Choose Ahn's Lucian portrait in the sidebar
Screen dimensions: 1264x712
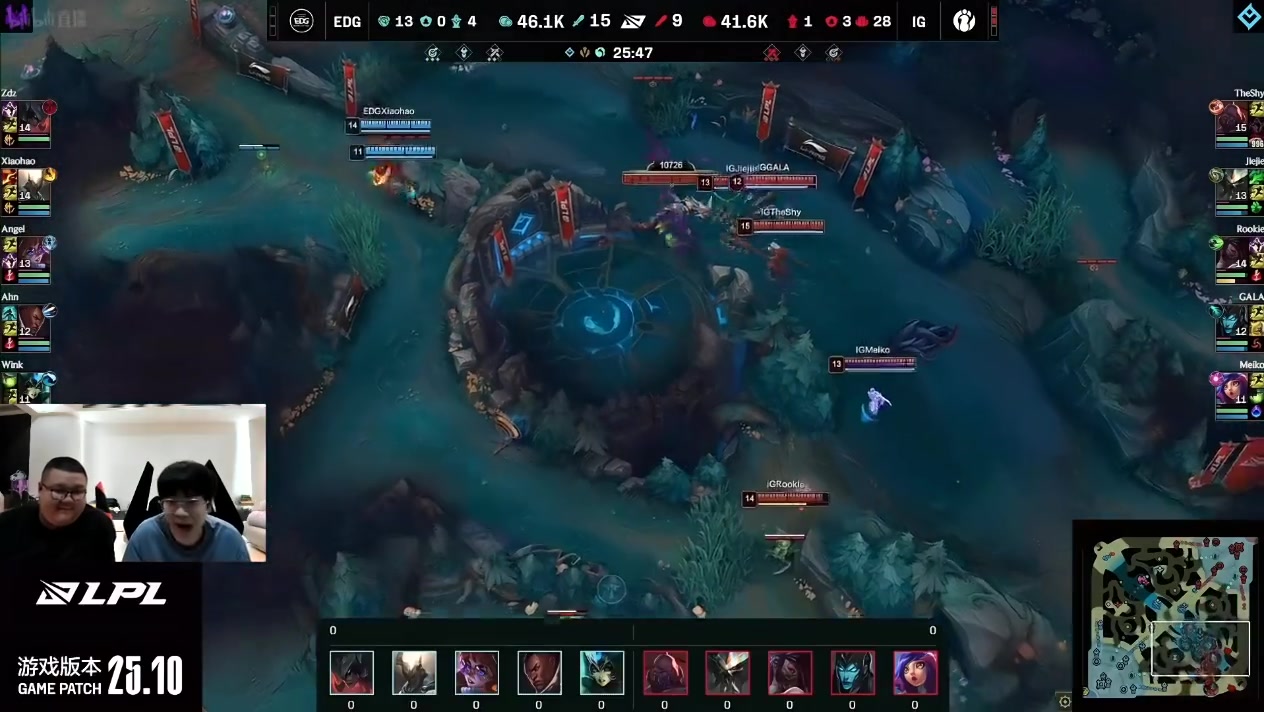(33, 322)
